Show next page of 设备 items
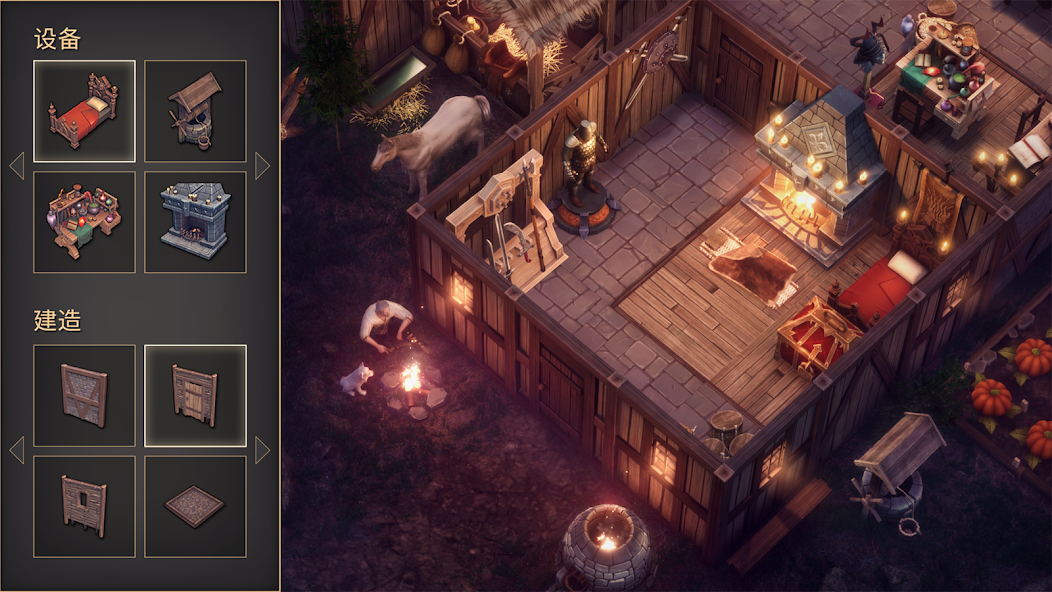The image size is (1052, 592). coord(263,166)
